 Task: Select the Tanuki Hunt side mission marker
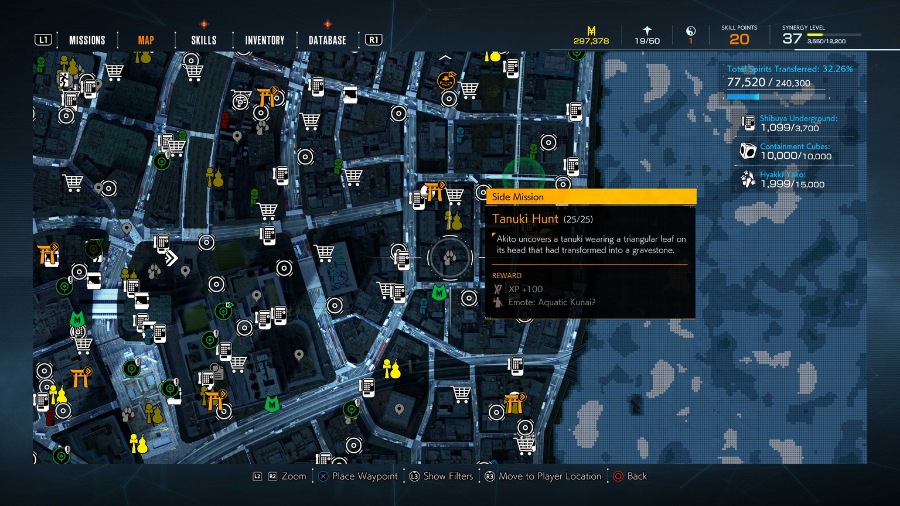(x=448, y=258)
